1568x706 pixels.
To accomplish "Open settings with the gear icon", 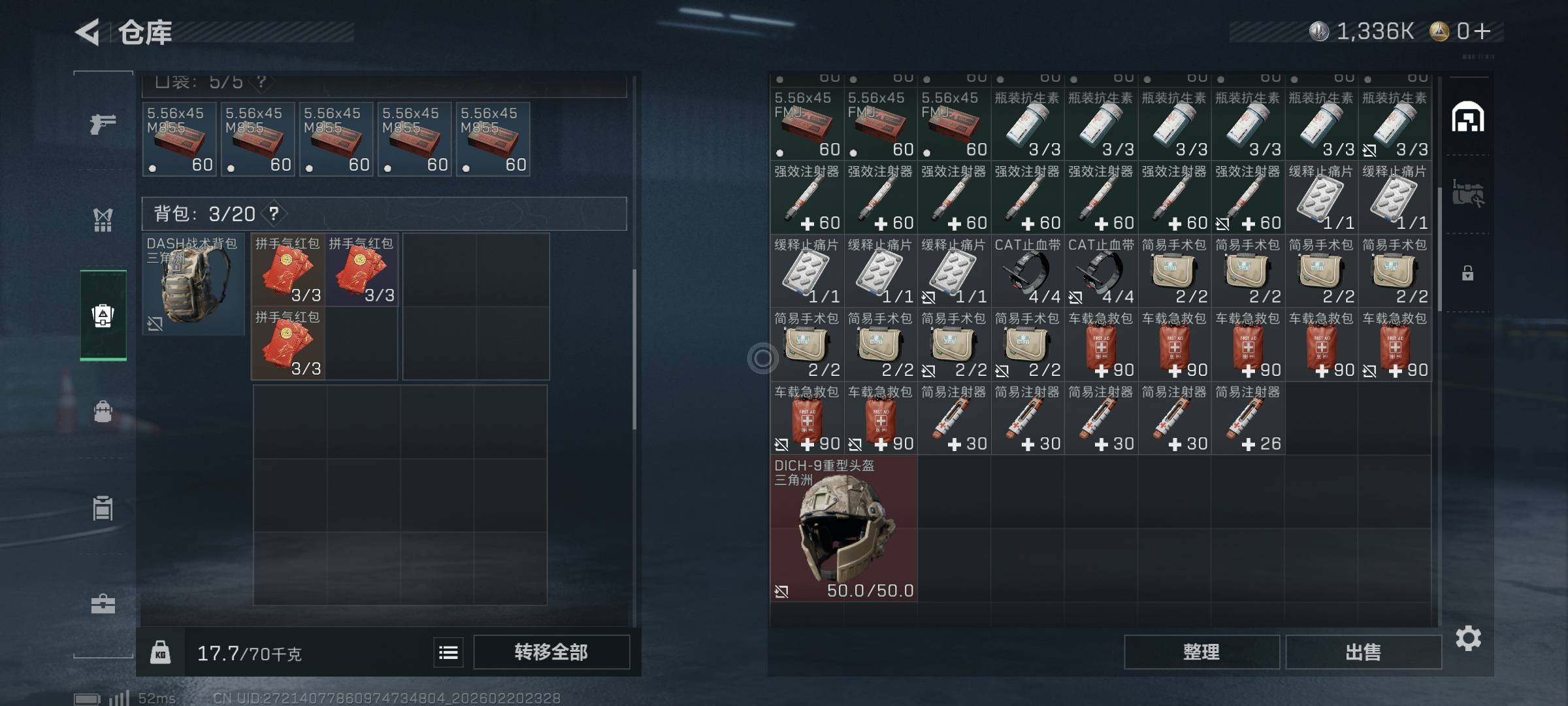I will pos(1468,638).
